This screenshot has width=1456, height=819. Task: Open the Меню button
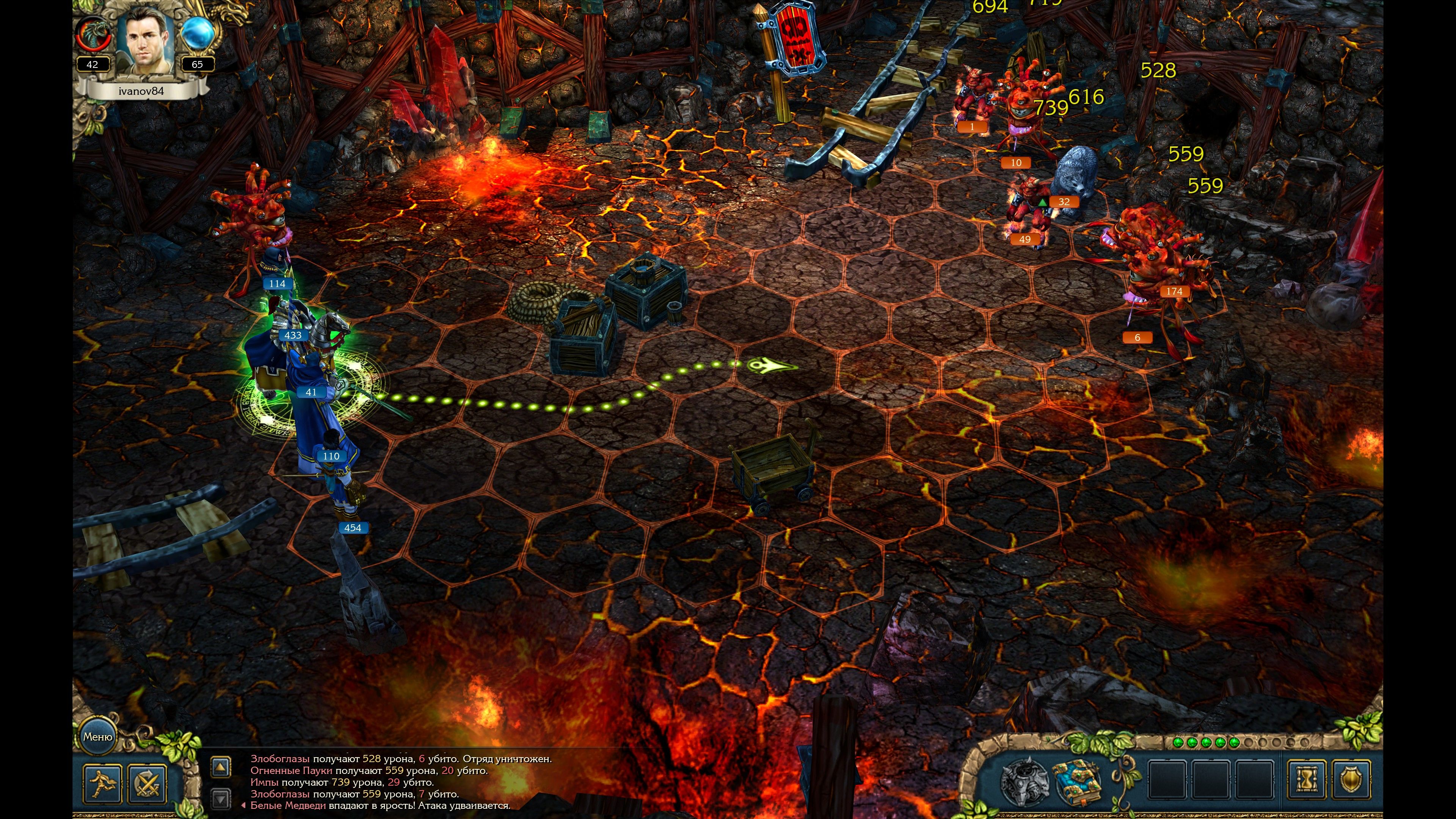[98, 736]
